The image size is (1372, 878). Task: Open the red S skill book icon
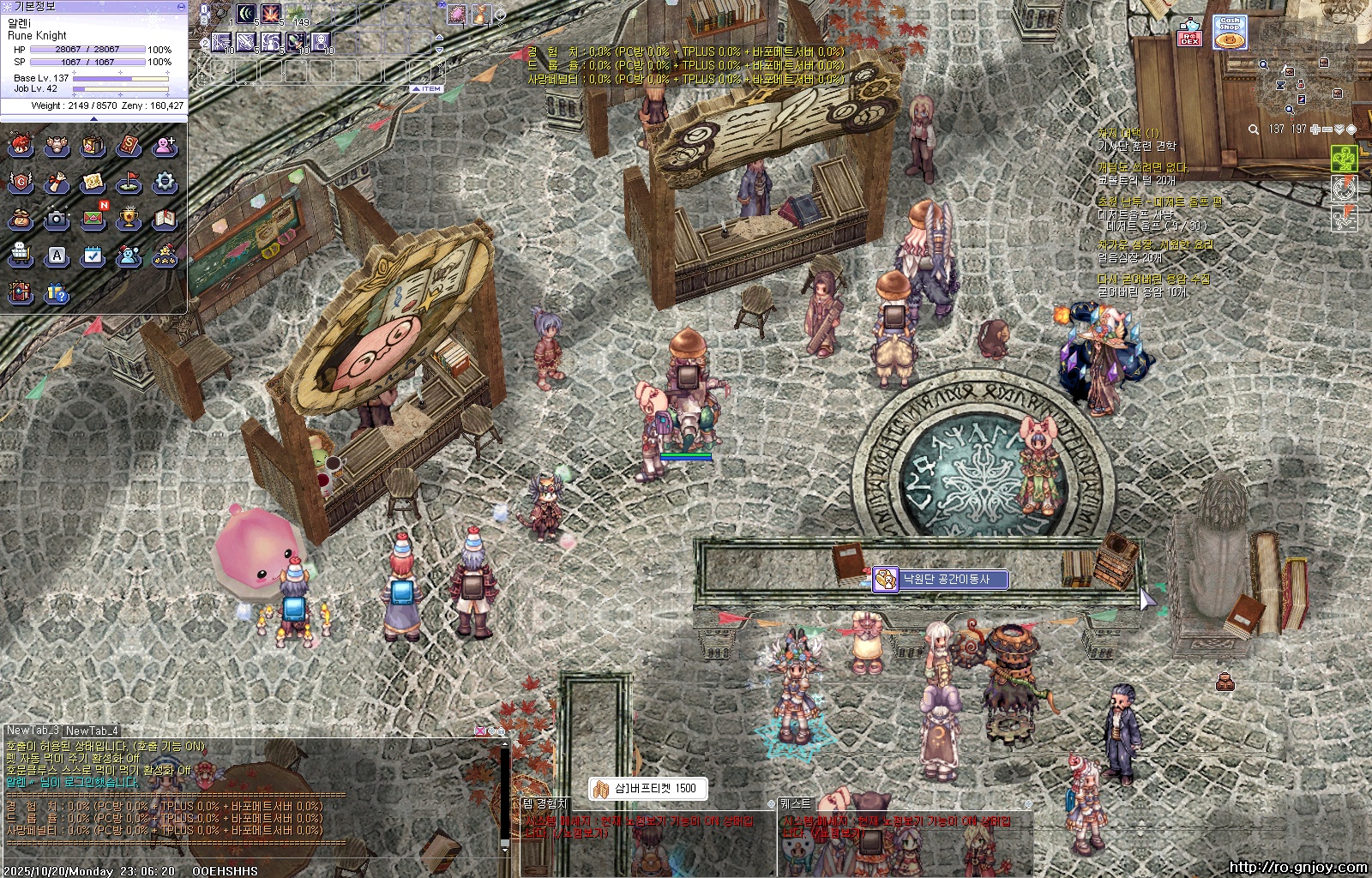tap(129, 146)
